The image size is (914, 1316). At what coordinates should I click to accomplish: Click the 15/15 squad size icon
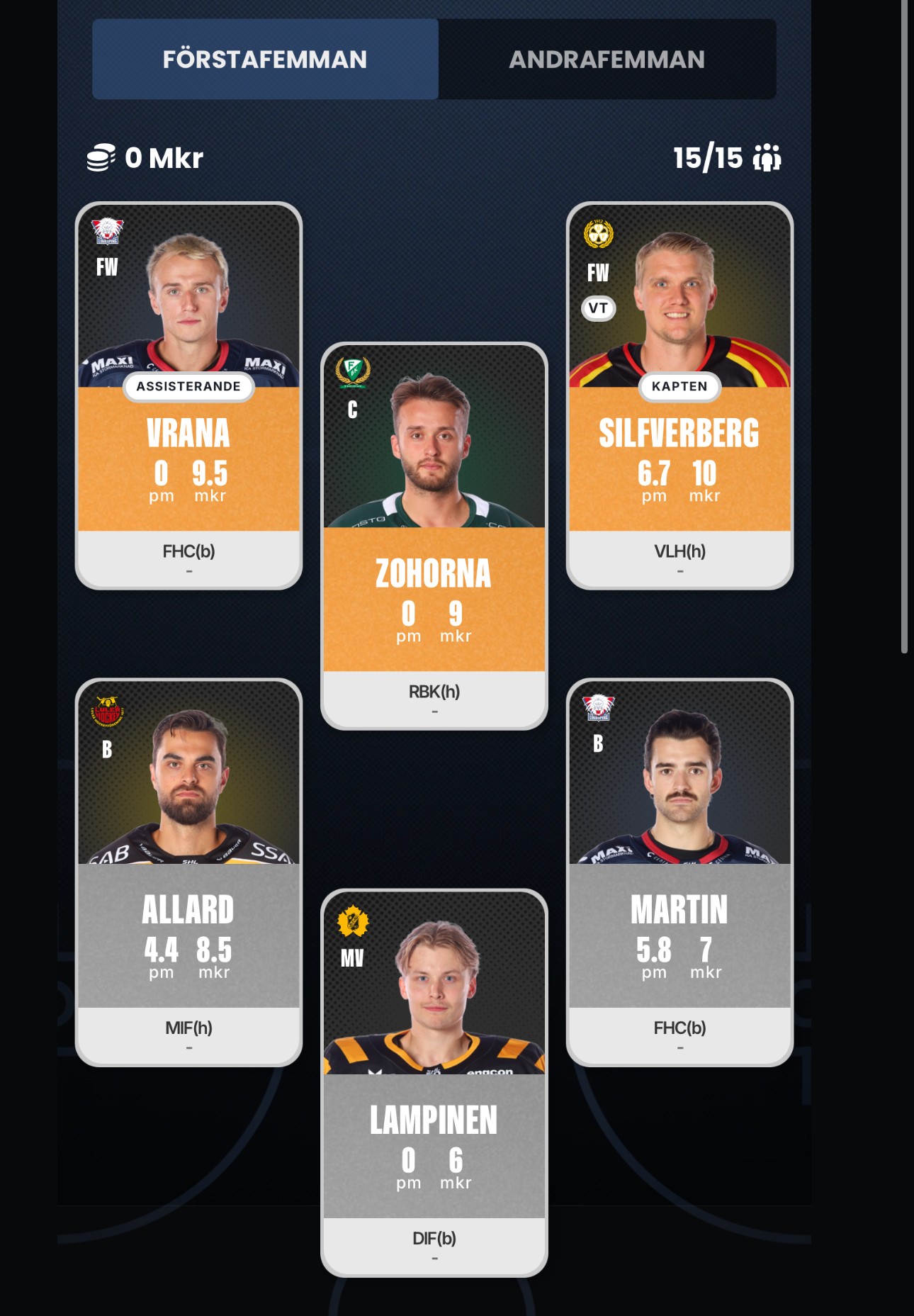tap(767, 158)
